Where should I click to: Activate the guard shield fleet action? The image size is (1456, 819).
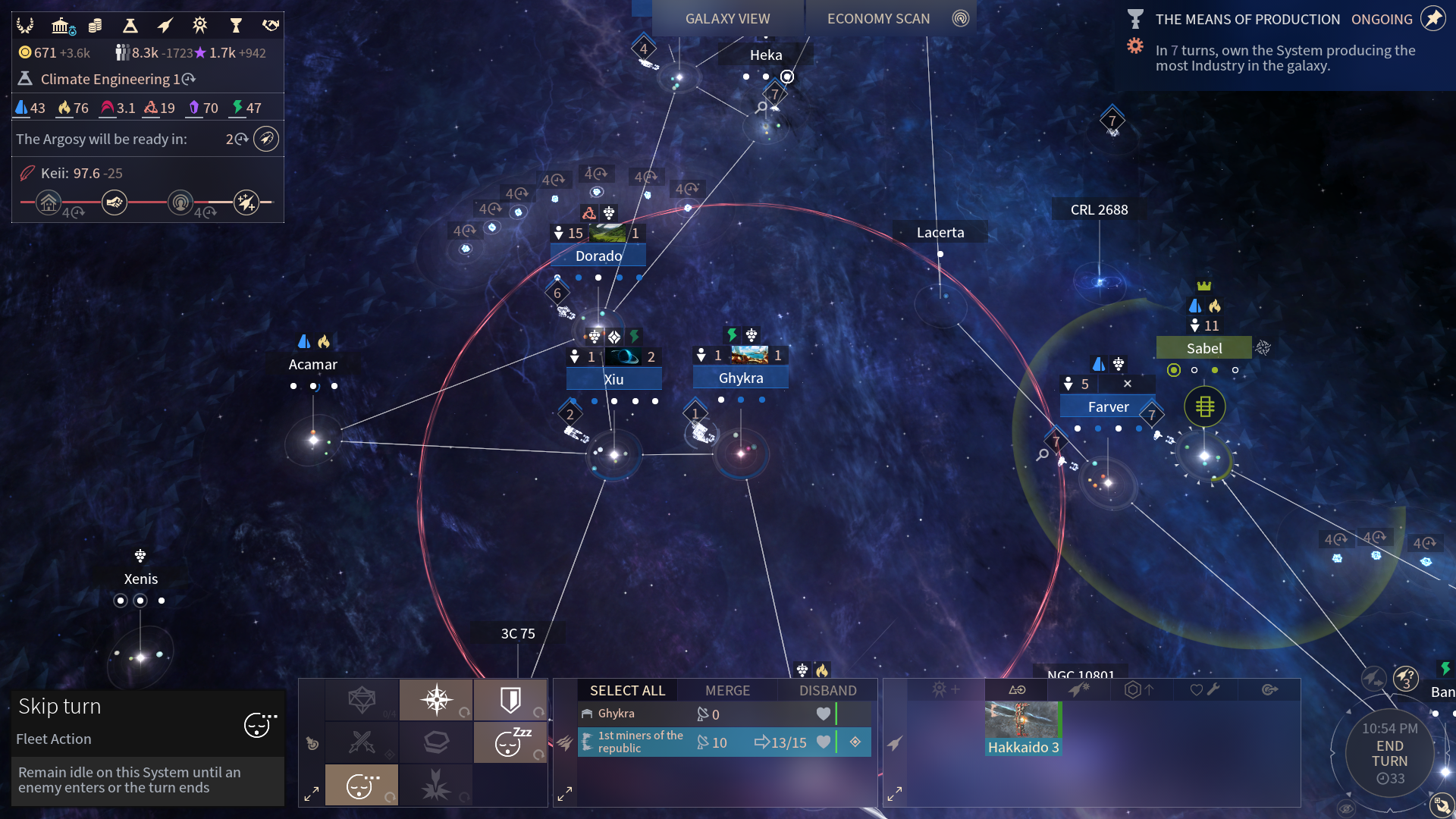click(510, 699)
